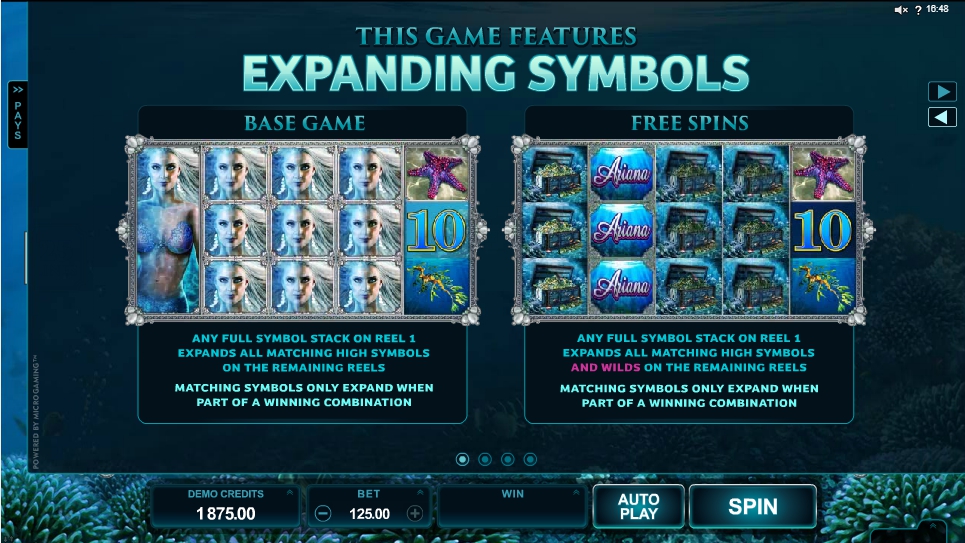Screen dimensions: 965x543
Task: Jump to the second page indicator dot
Action: [485, 459]
